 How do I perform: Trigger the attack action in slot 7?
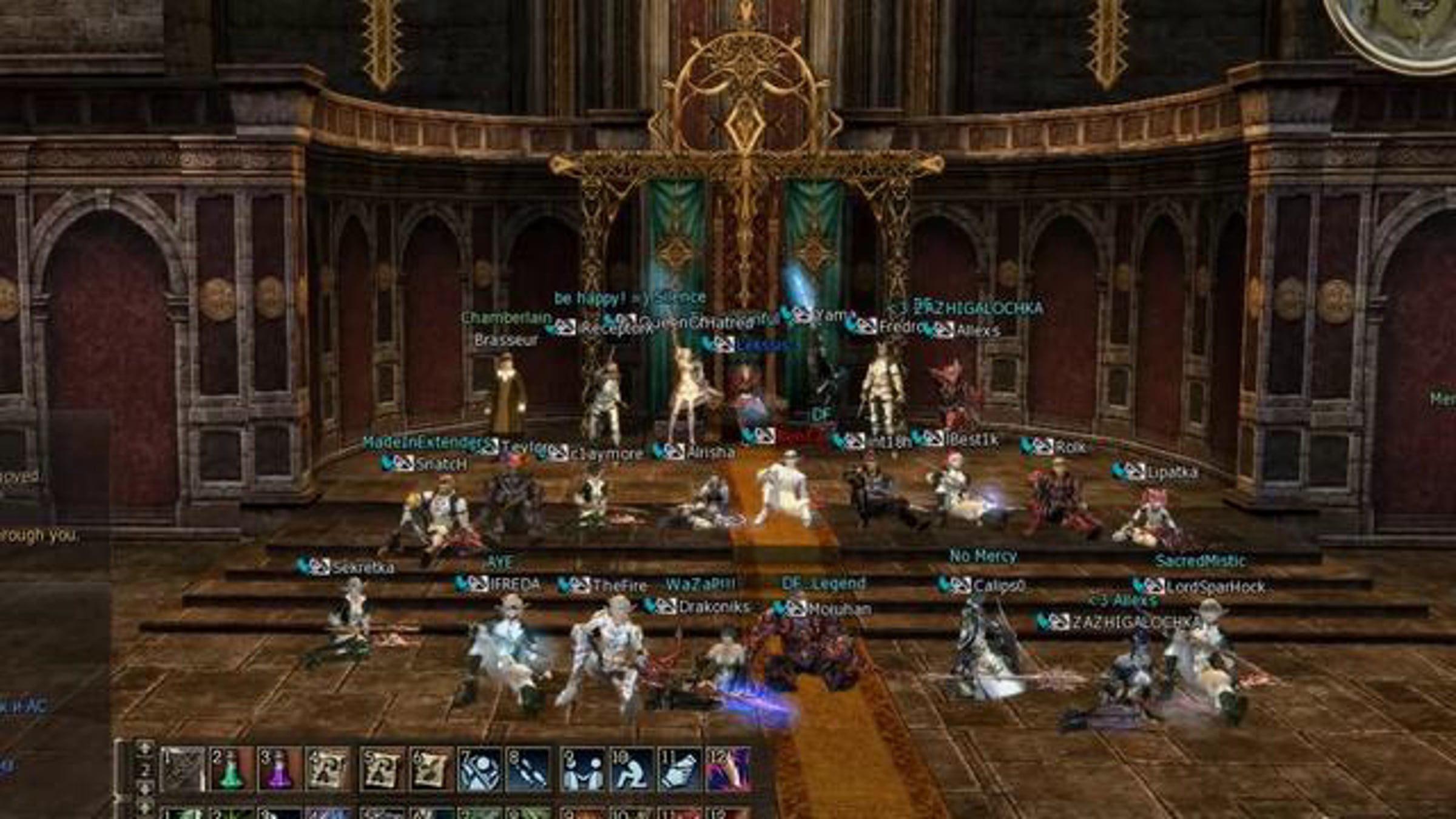pyautogui.click(x=479, y=769)
